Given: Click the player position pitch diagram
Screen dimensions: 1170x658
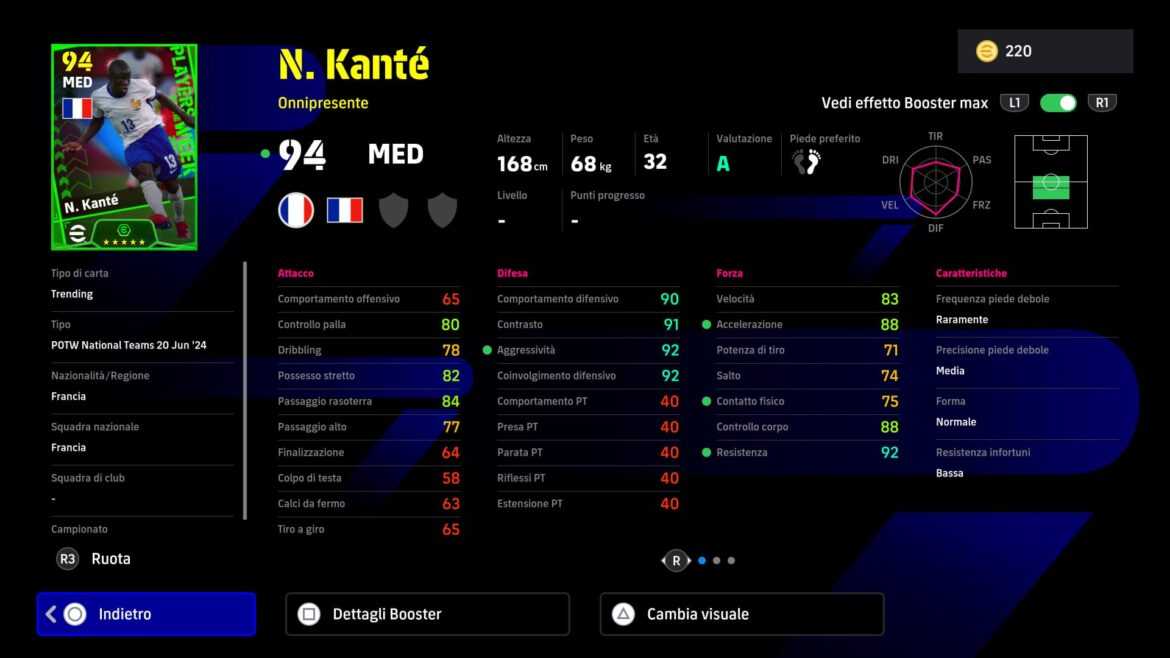Looking at the screenshot, I should [1050, 182].
